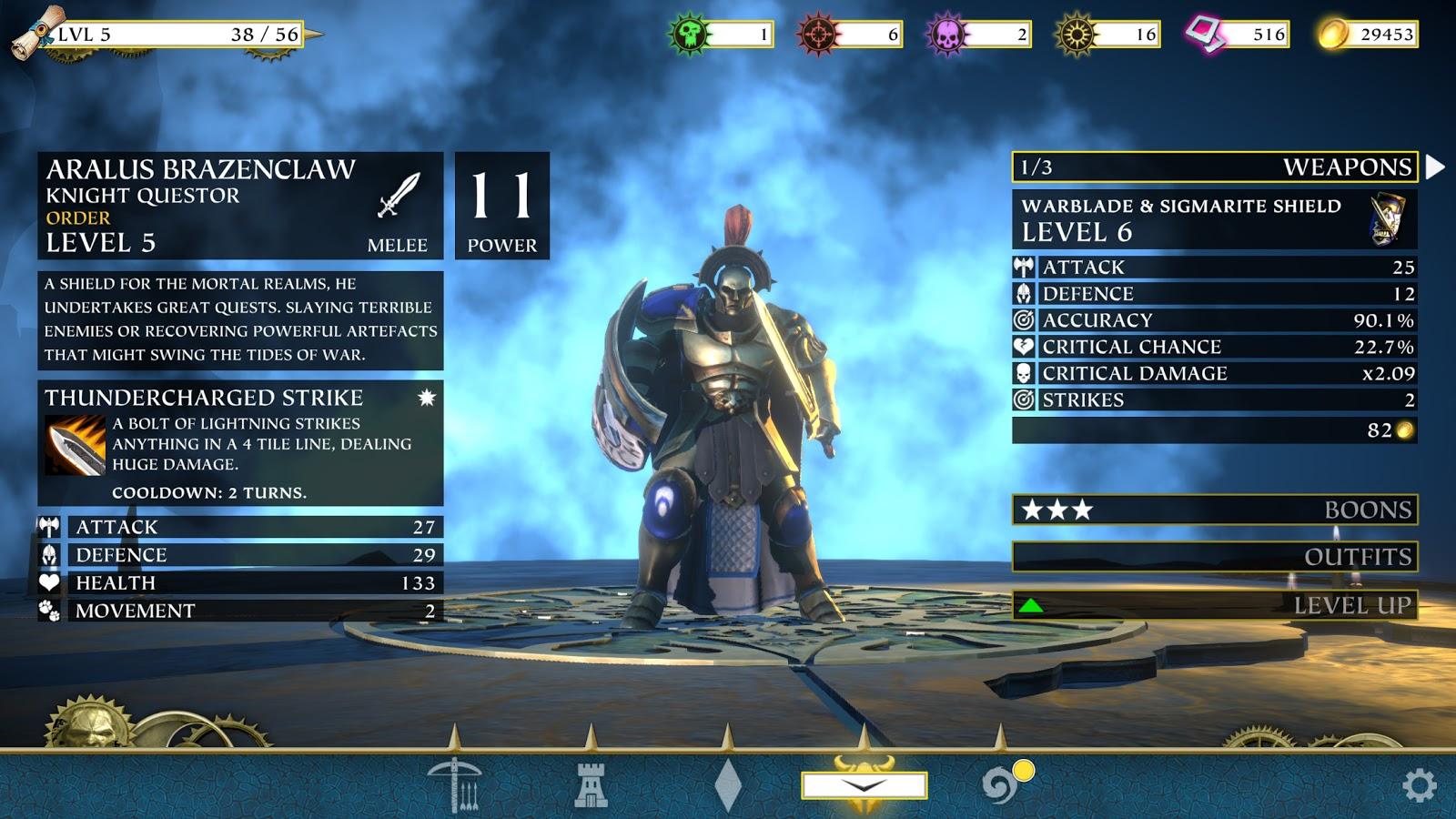Level up Aralus Brazenclaw
This screenshot has width=1456, height=819.
[1214, 605]
